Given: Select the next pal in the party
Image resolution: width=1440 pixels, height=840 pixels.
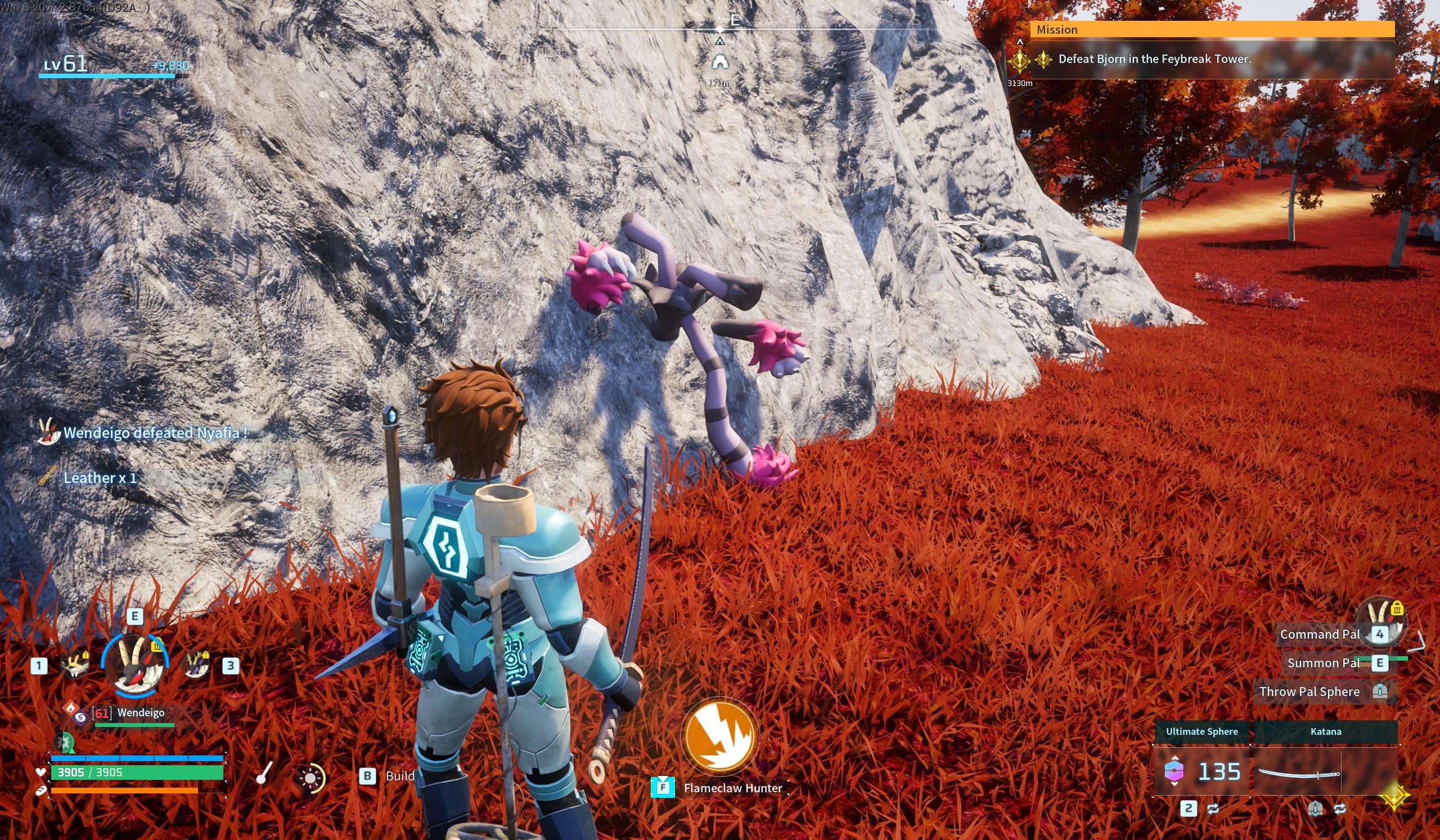Looking at the screenshot, I should 196,665.
